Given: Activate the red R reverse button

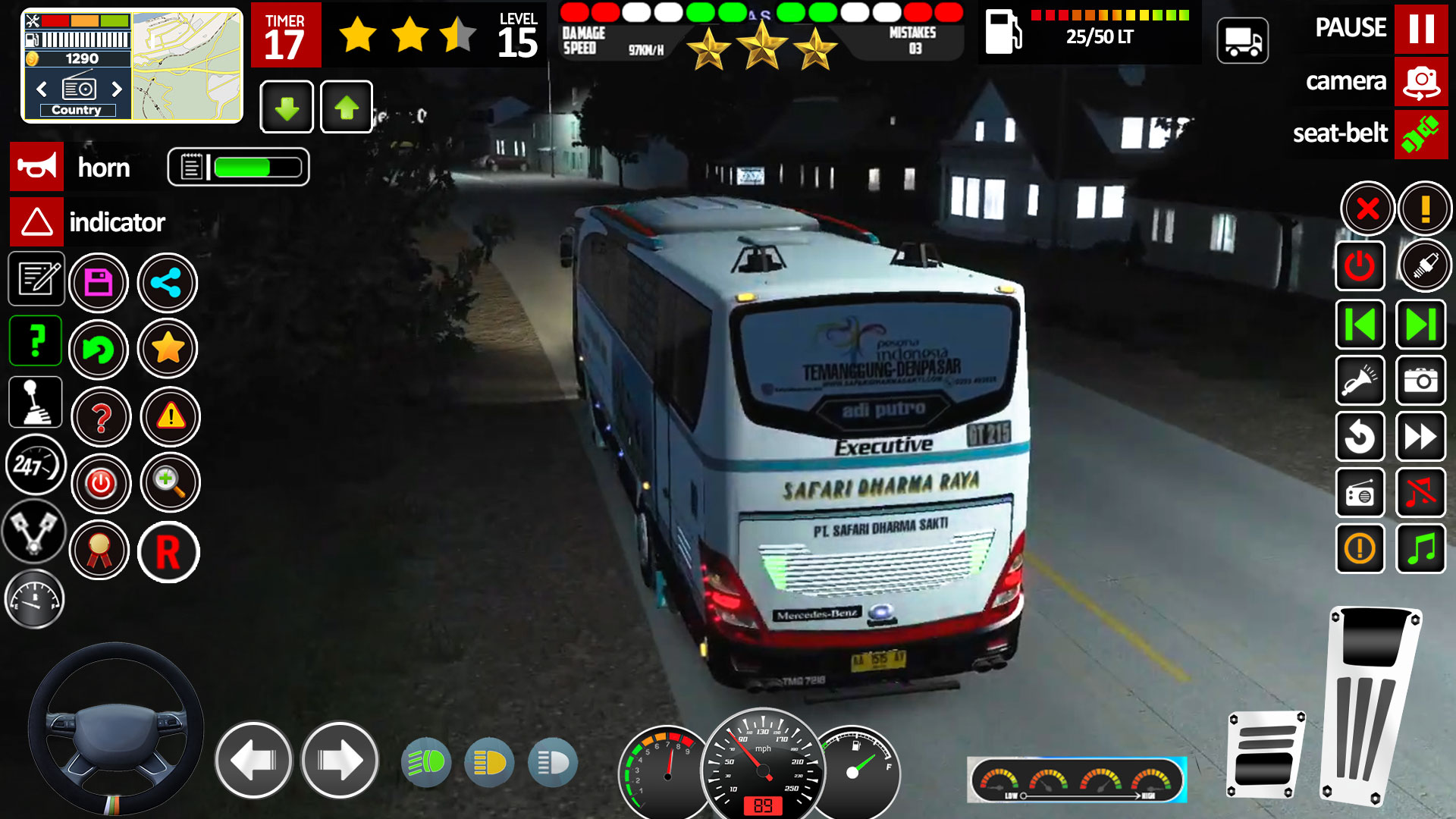Looking at the screenshot, I should (168, 552).
